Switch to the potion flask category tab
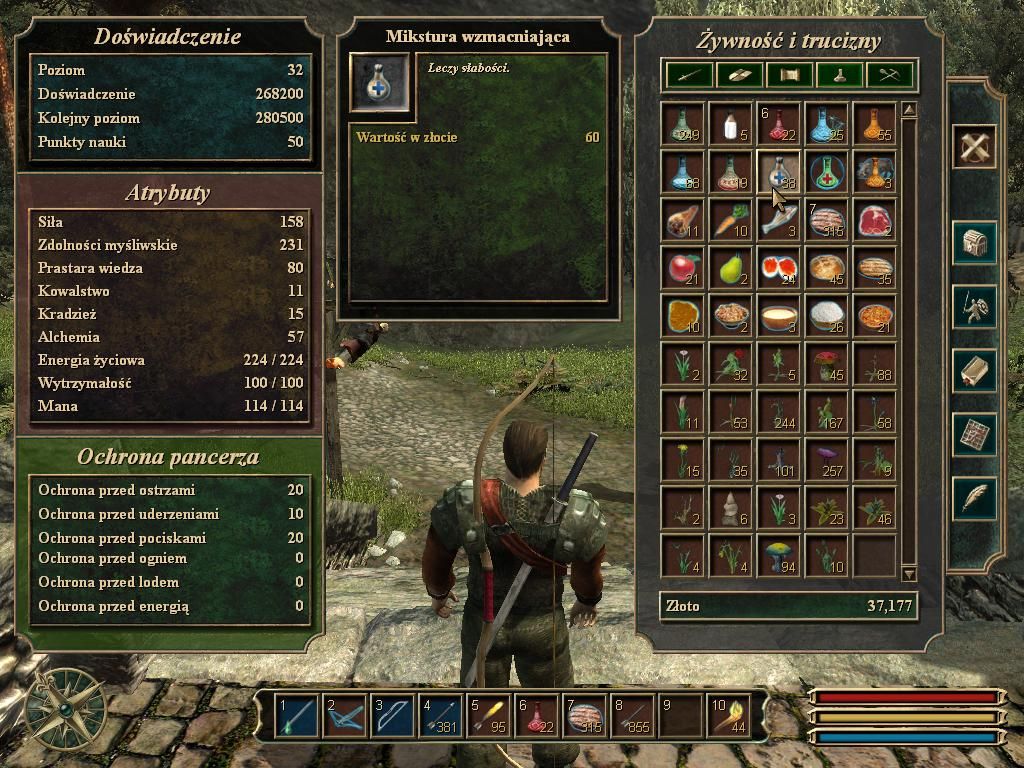 [840, 74]
